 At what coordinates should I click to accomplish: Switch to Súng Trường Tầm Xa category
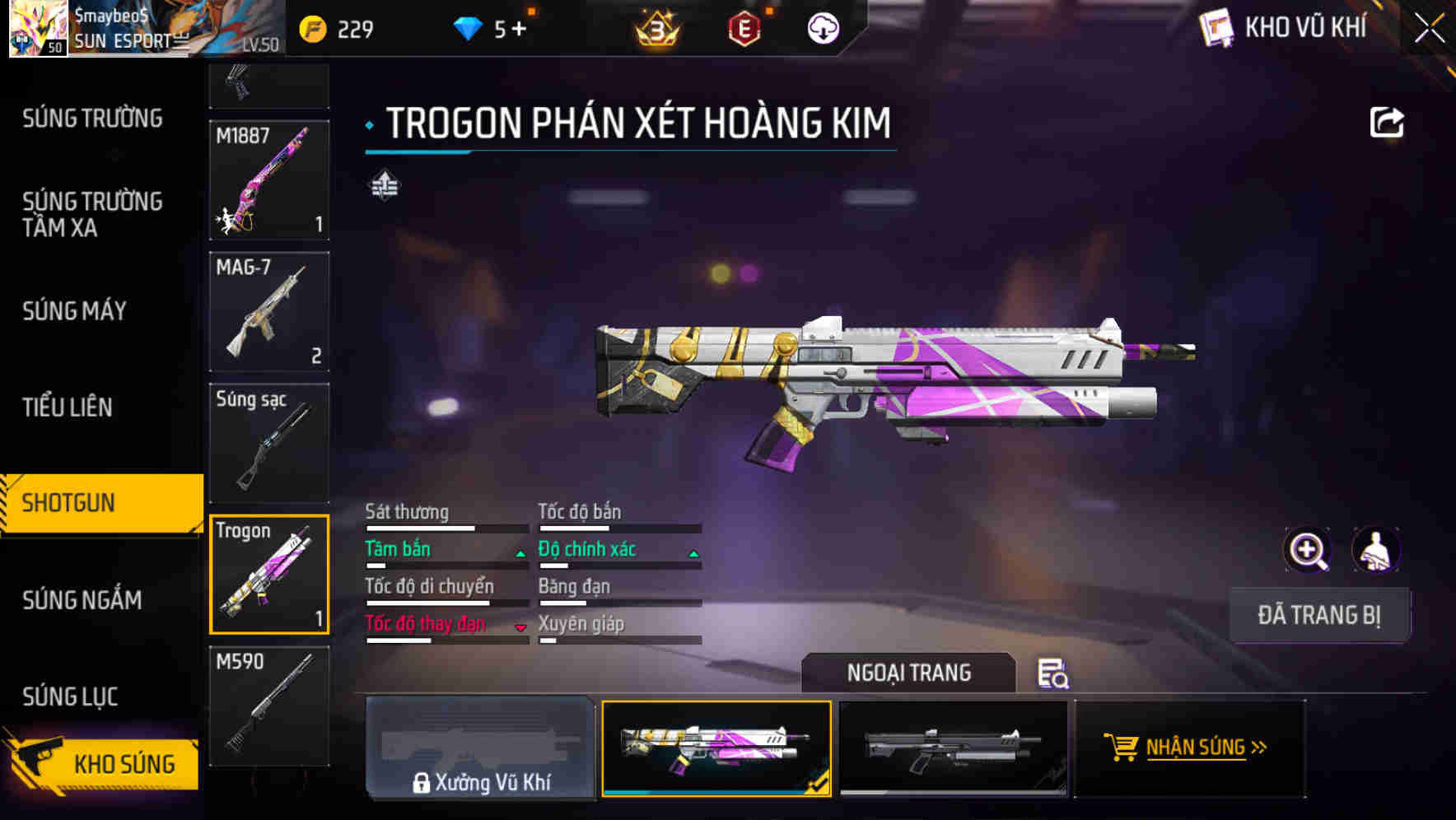click(x=92, y=214)
